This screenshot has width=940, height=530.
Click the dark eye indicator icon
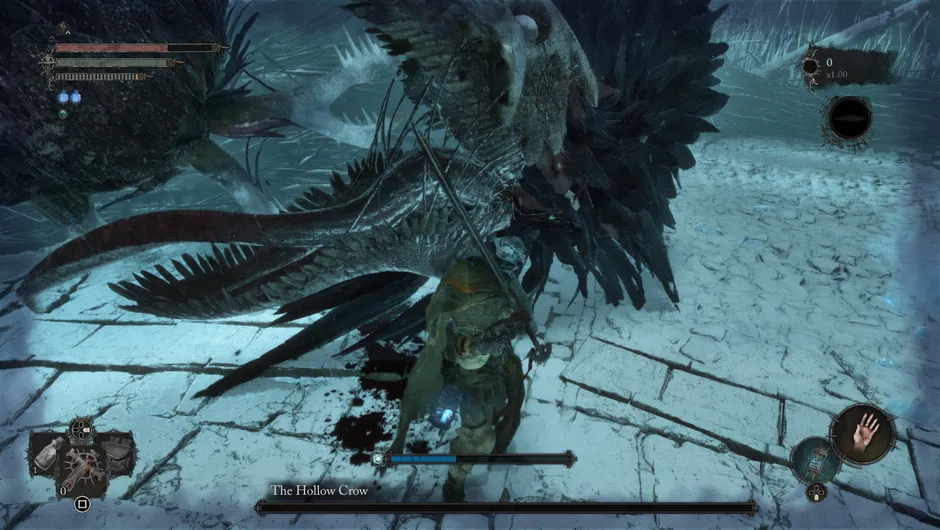850,118
